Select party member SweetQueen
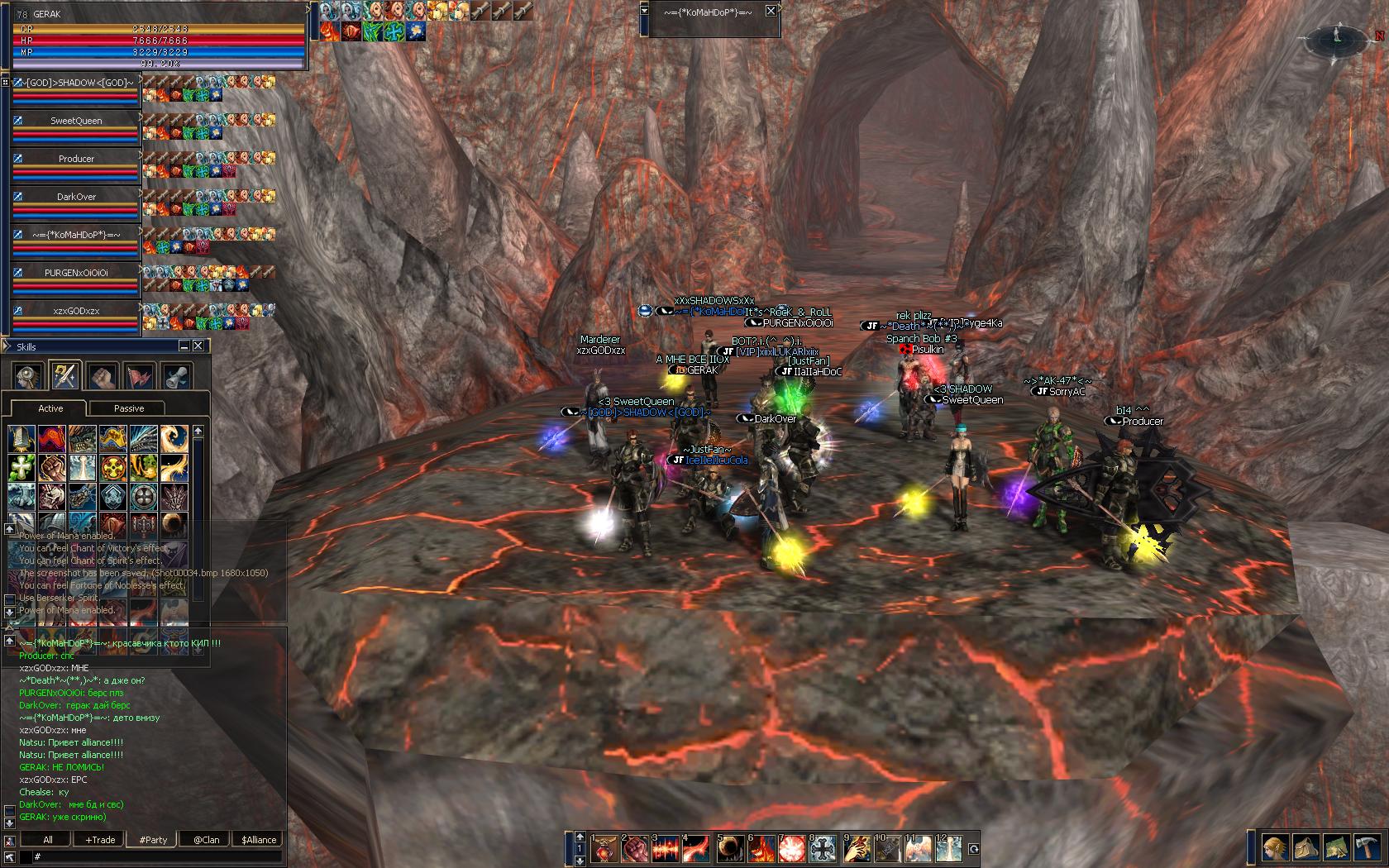Screen dimensions: 1389x868 [x=76, y=121]
